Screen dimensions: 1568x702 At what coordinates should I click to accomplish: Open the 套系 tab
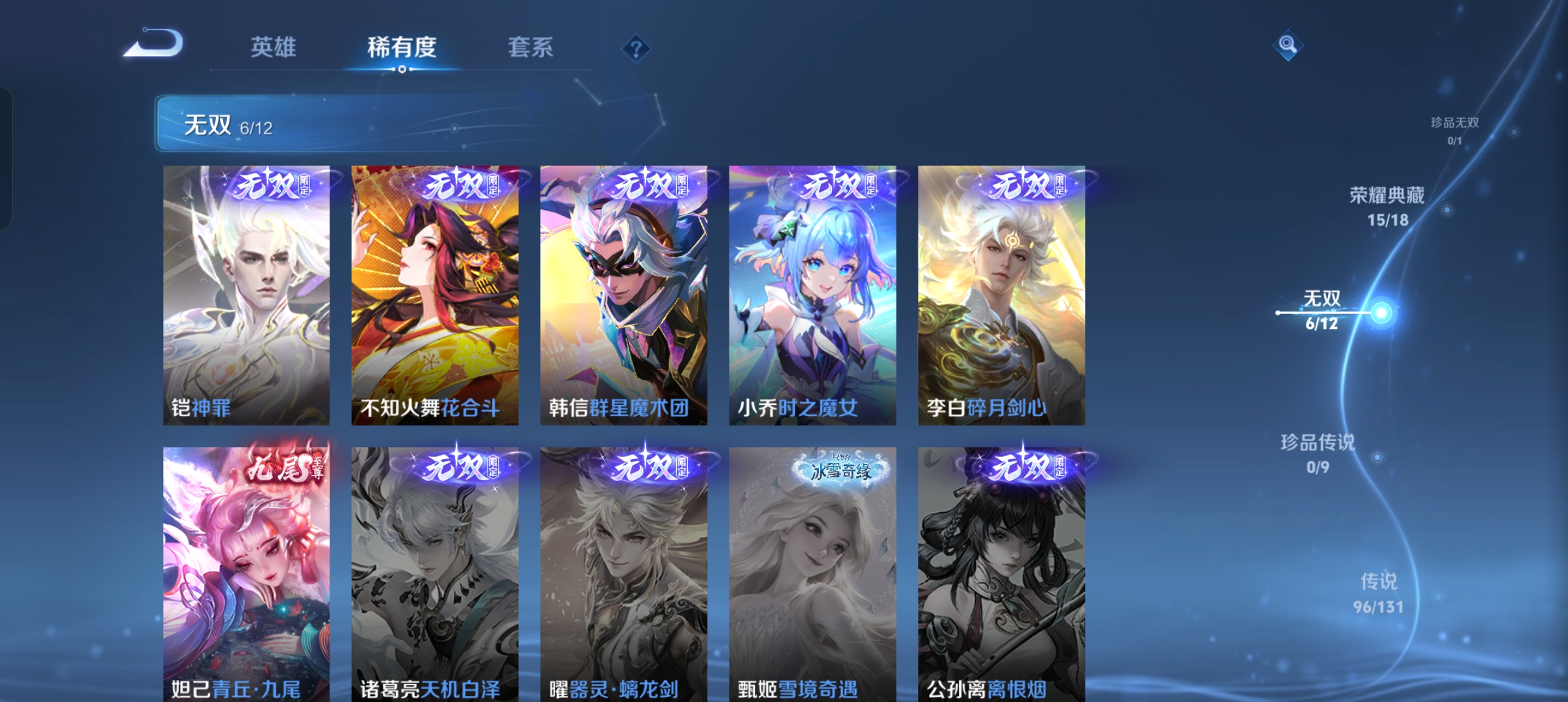(530, 47)
